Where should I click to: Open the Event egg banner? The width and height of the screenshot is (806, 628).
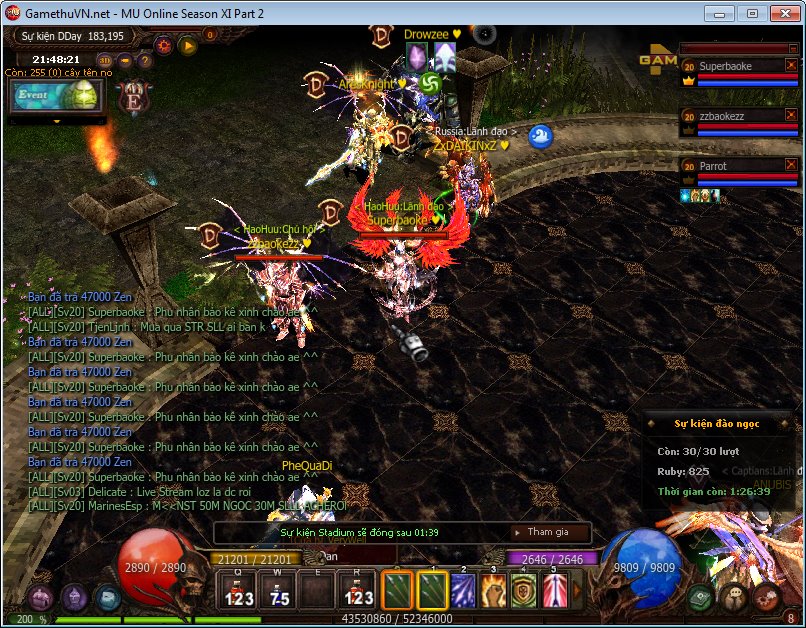tap(57, 95)
